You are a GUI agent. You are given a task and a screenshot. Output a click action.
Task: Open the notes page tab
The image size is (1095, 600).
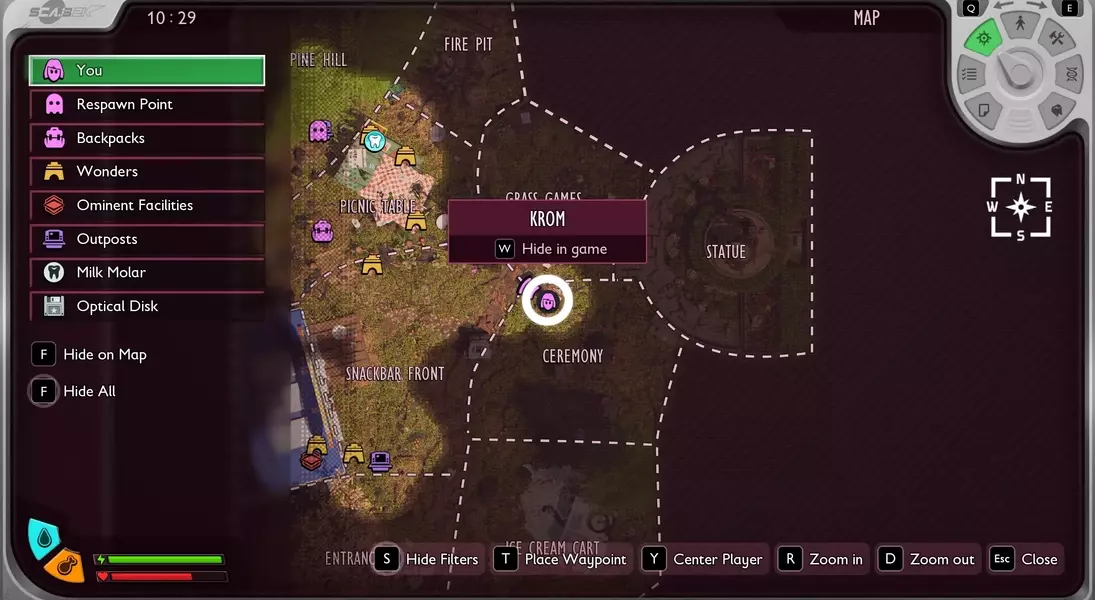(x=984, y=109)
